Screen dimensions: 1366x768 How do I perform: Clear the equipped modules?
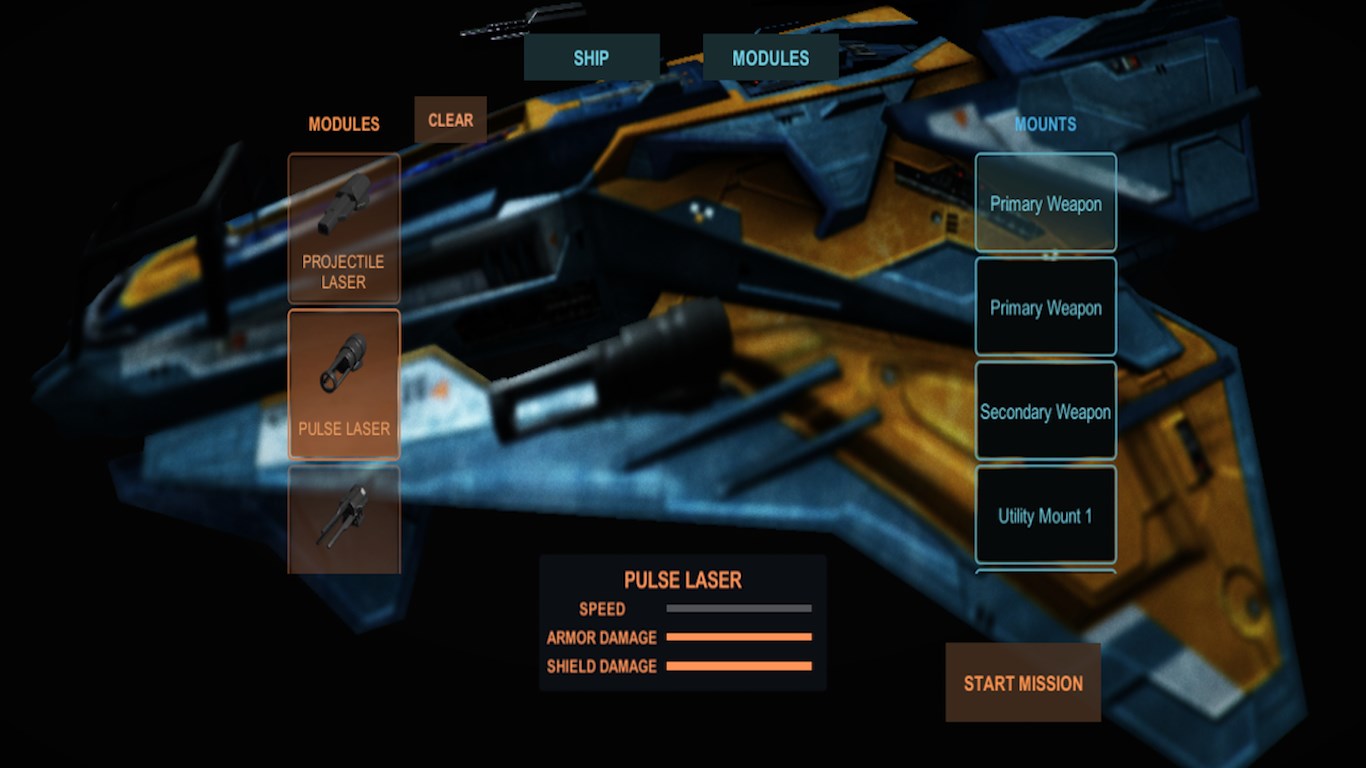(x=450, y=120)
